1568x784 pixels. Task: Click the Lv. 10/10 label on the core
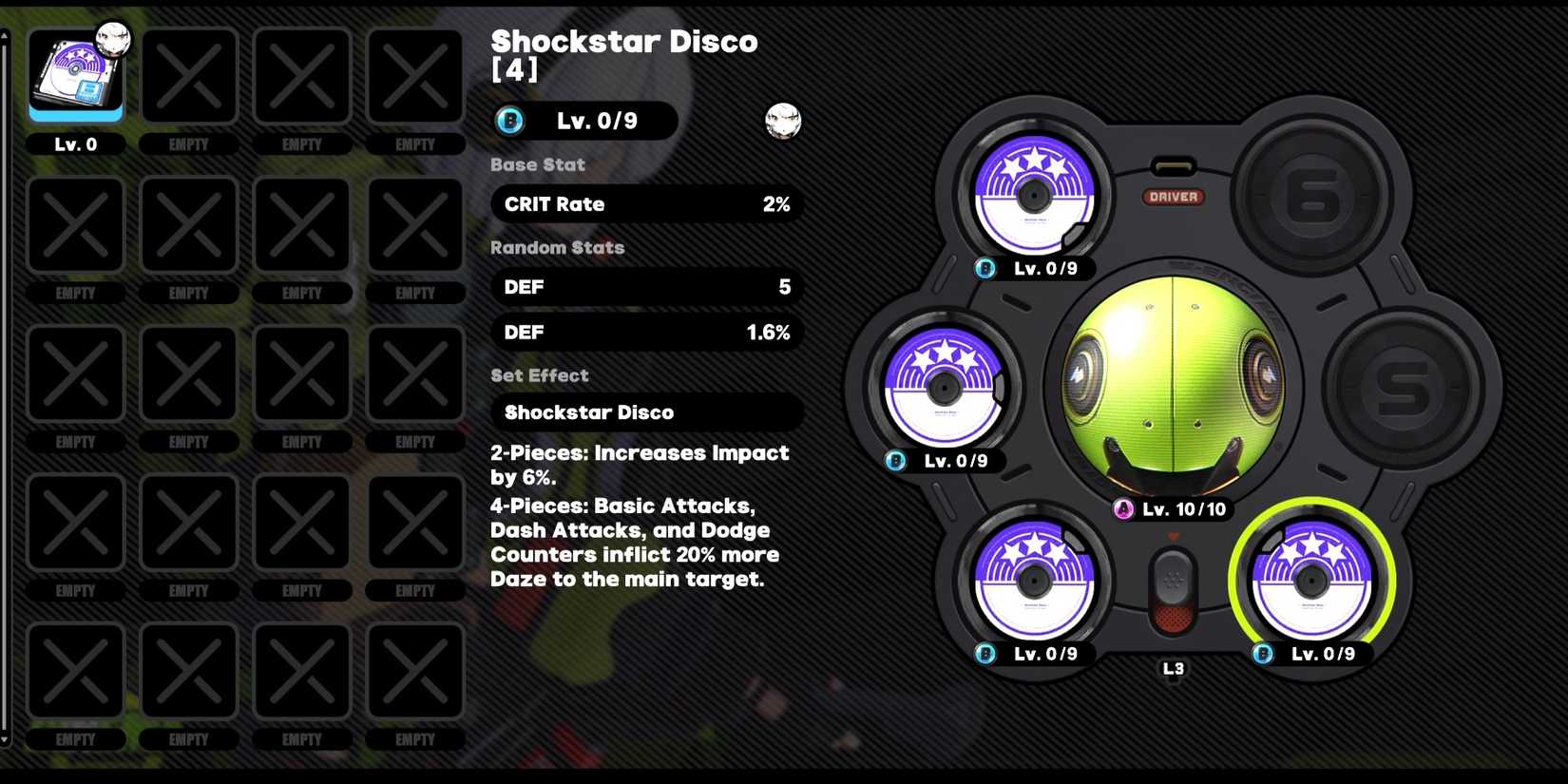[1181, 509]
